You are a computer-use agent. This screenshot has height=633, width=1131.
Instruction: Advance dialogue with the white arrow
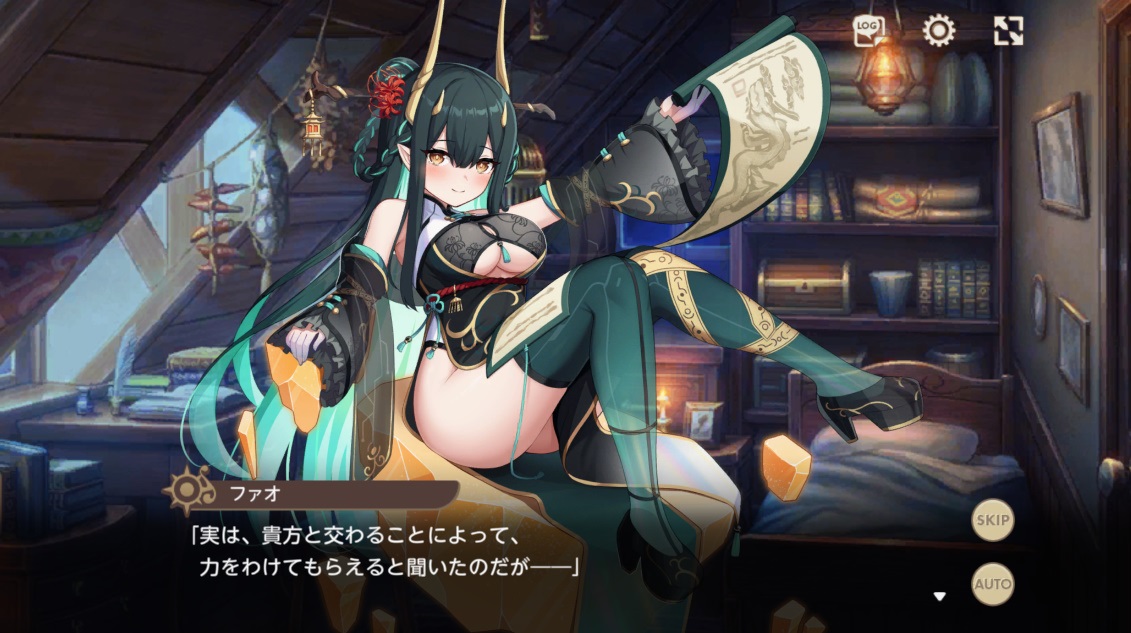[939, 597]
